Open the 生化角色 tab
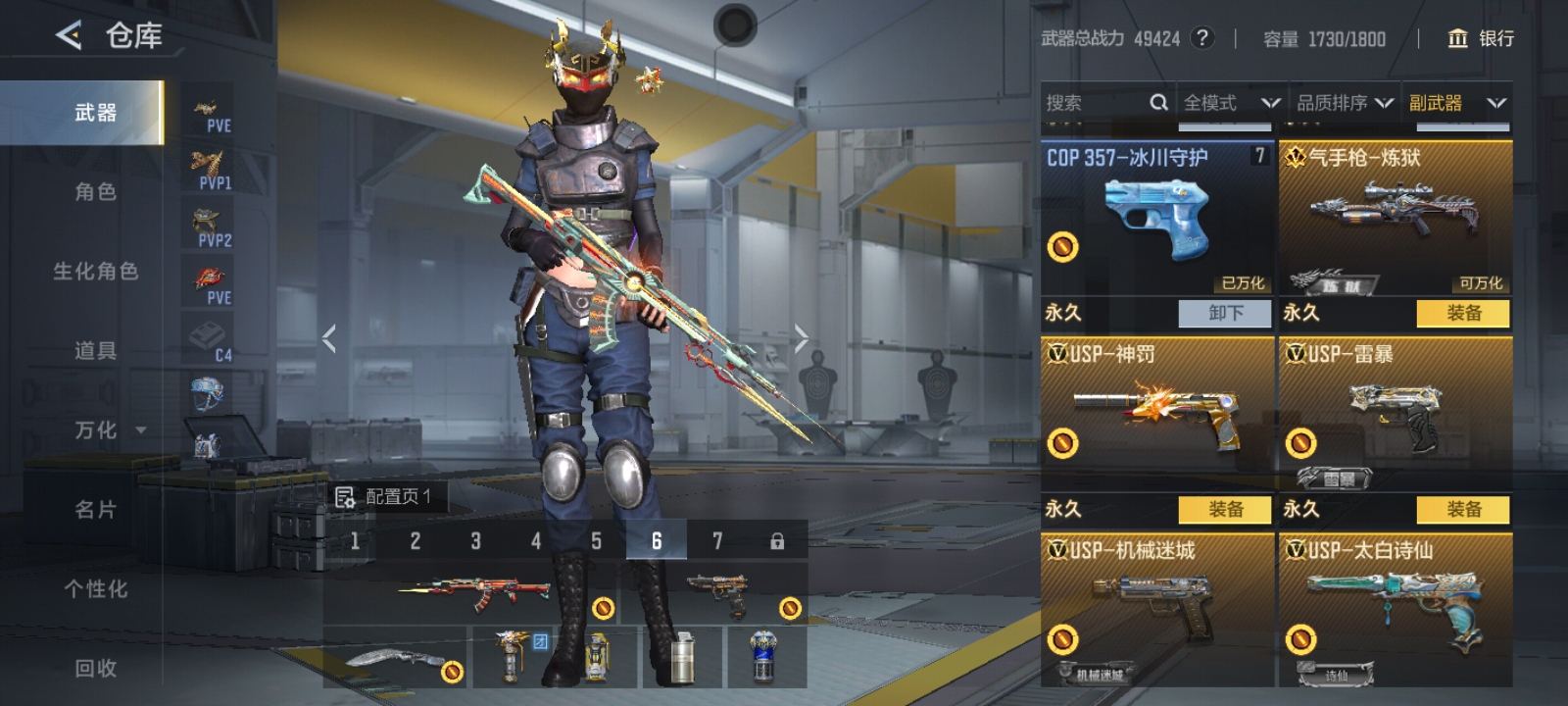 coord(95,271)
